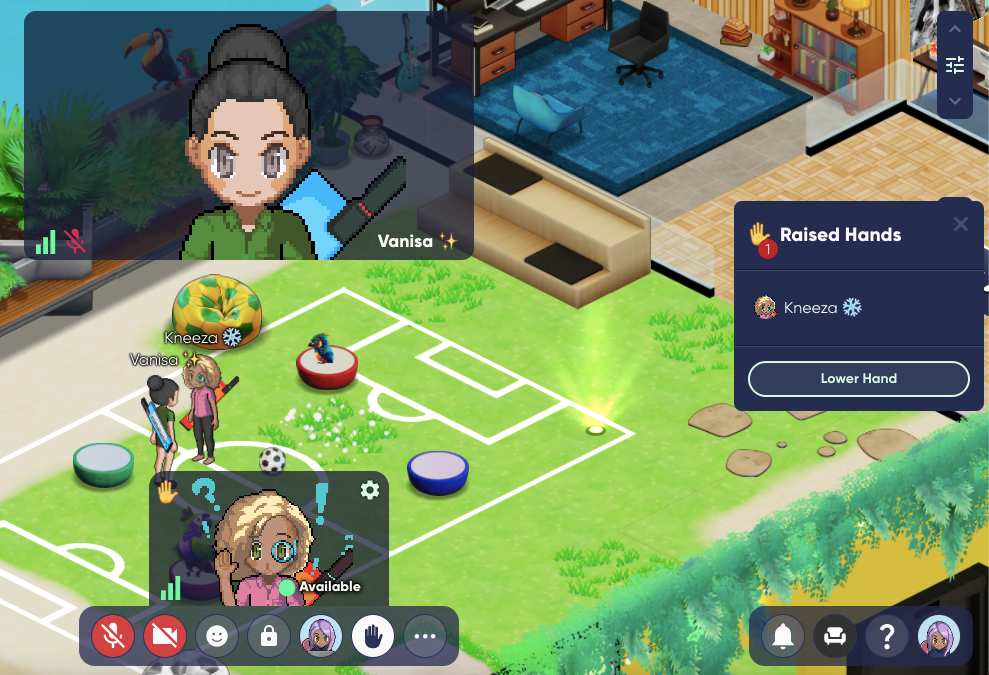This screenshot has width=989, height=675.
Task: Click the down chevron arrow
Action: 955,101
